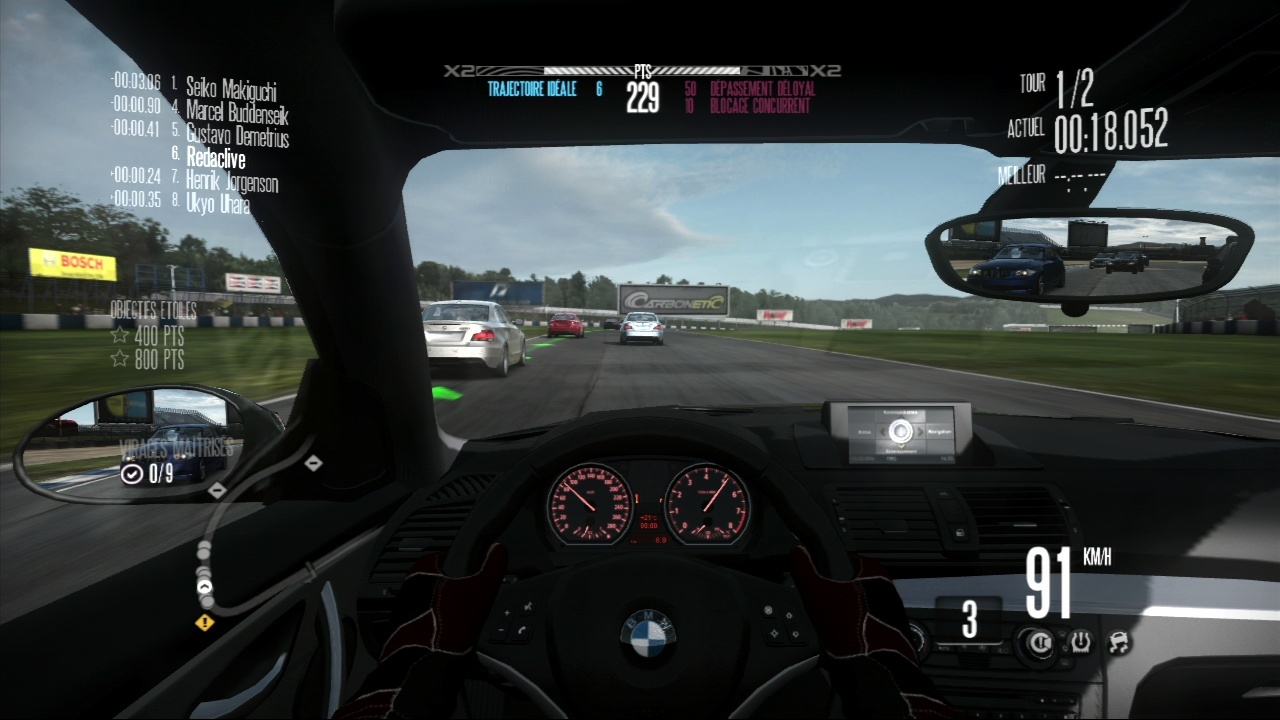This screenshot has width=1280, height=720.
Task: Open the 800 PTS star objective
Action: 148,359
